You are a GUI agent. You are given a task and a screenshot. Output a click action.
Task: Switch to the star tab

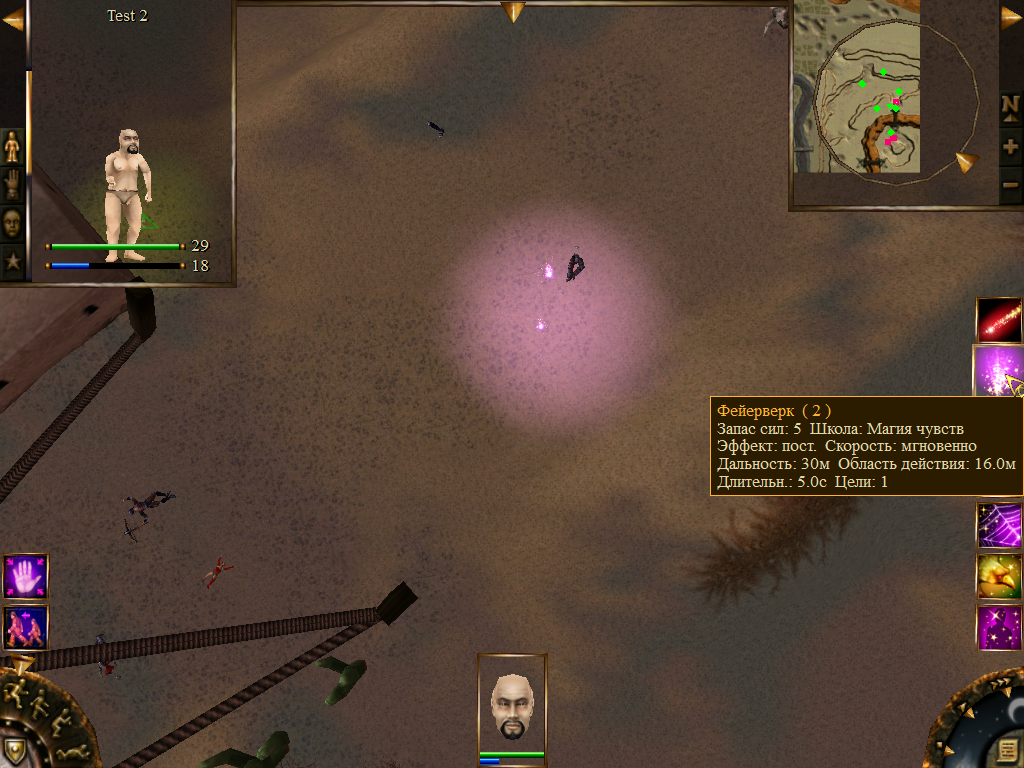tap(12, 263)
